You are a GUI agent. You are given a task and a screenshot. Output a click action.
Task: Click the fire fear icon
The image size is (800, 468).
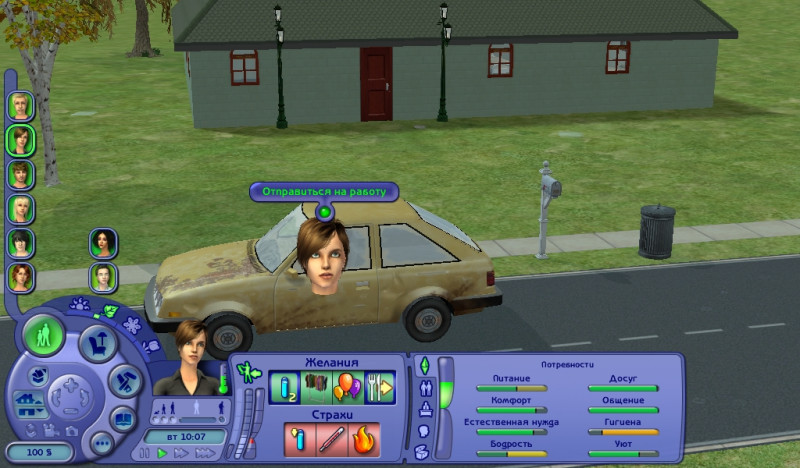click(x=362, y=438)
